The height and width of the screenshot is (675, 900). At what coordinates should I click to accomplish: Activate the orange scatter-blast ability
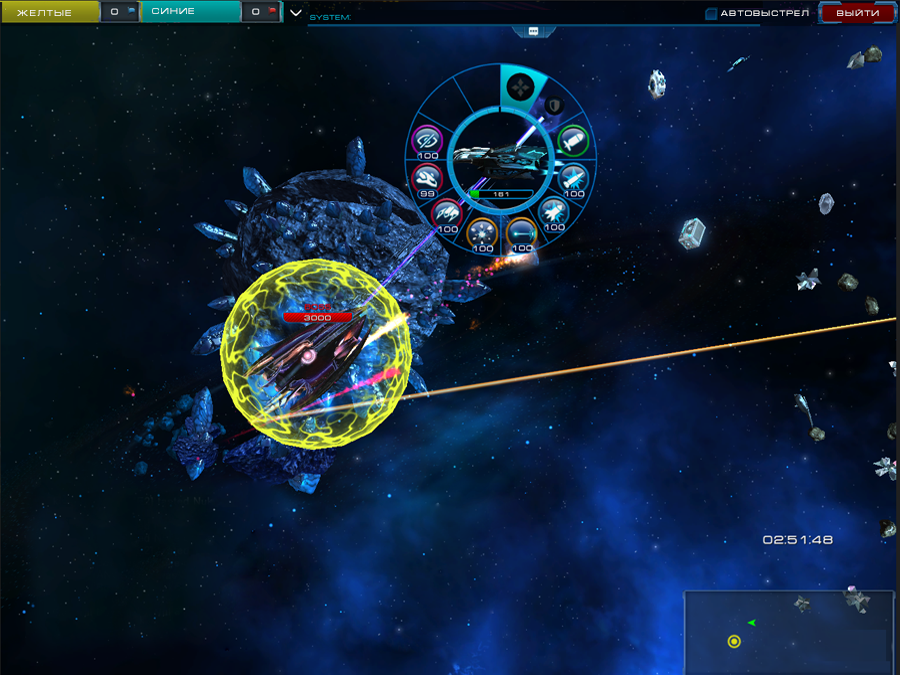[483, 232]
